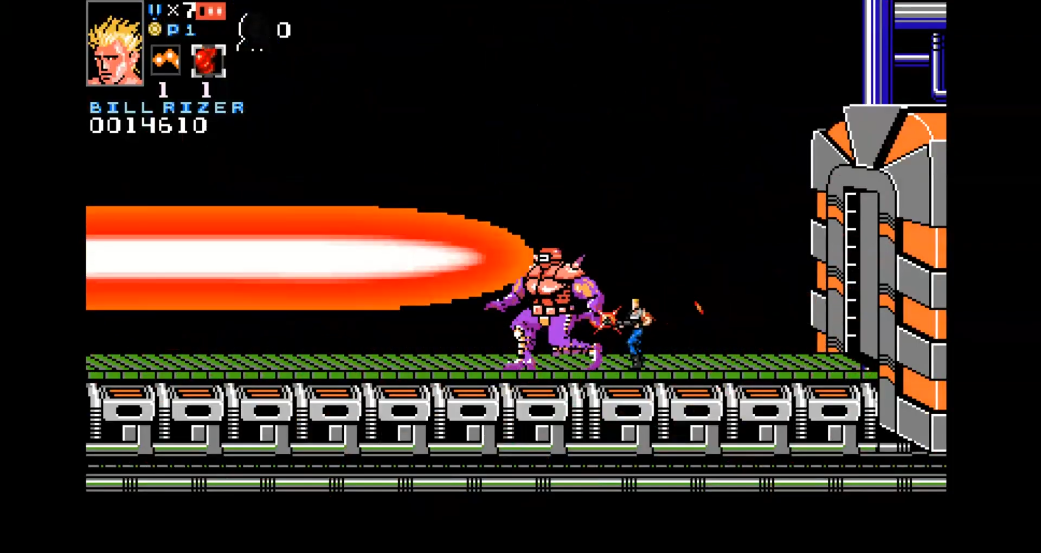This screenshot has height=553, width=1041.
Task: Click the dark bomb icon
Action: (254, 31)
